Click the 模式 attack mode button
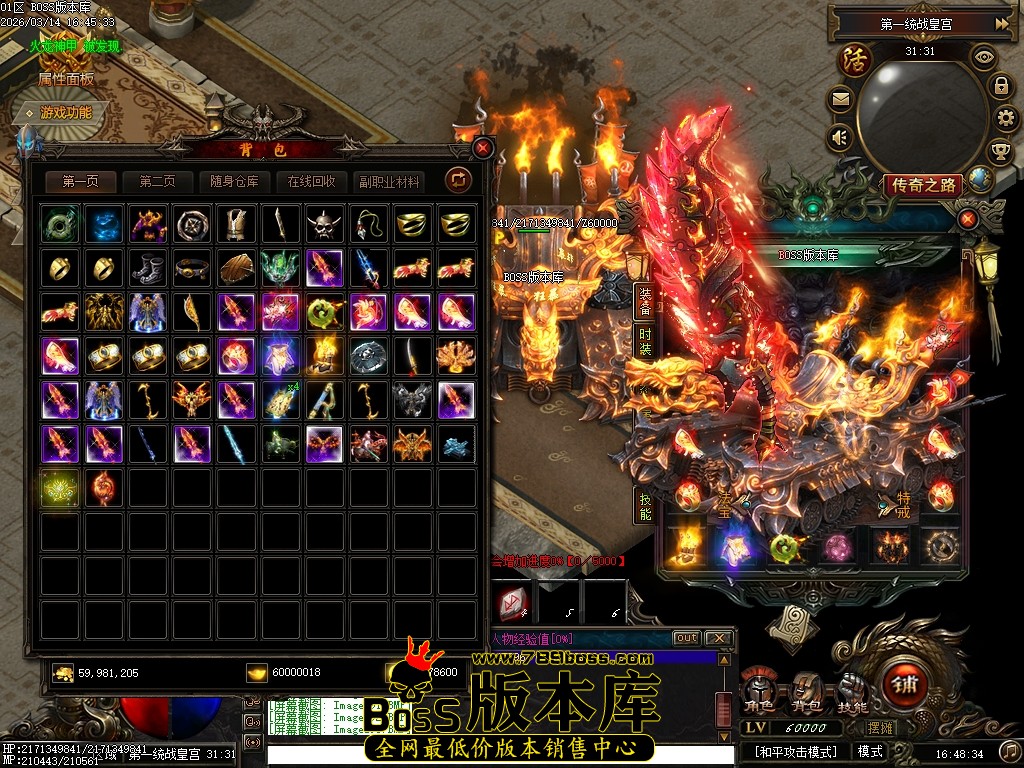This screenshot has height=768, width=1024. (870, 751)
